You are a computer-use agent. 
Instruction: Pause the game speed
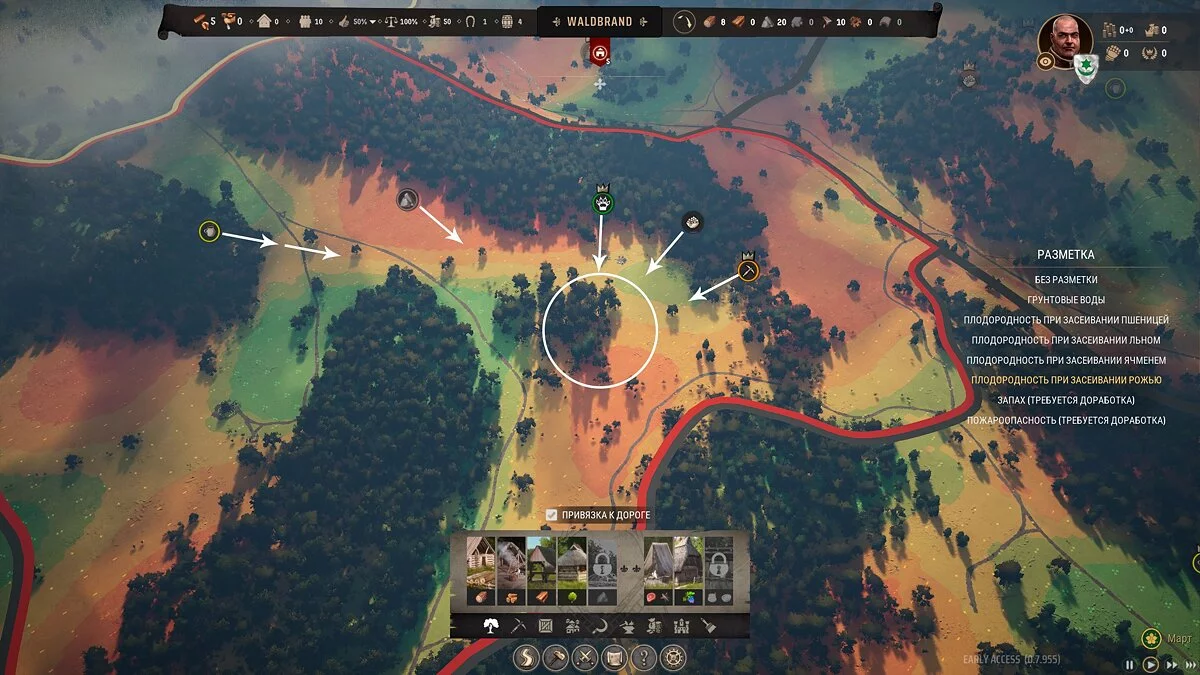click(x=1130, y=664)
